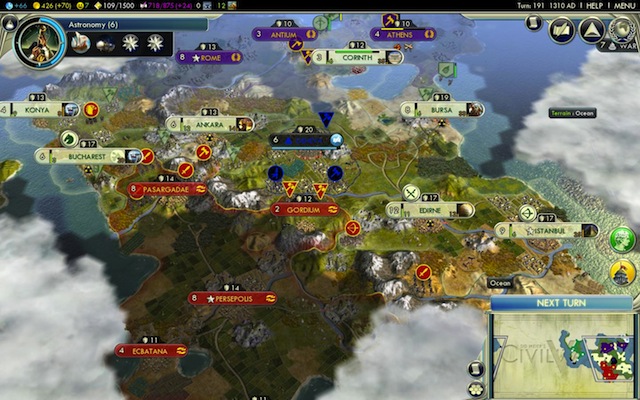
Task: Open the Menu from the top bar
Action: click(x=619, y=6)
